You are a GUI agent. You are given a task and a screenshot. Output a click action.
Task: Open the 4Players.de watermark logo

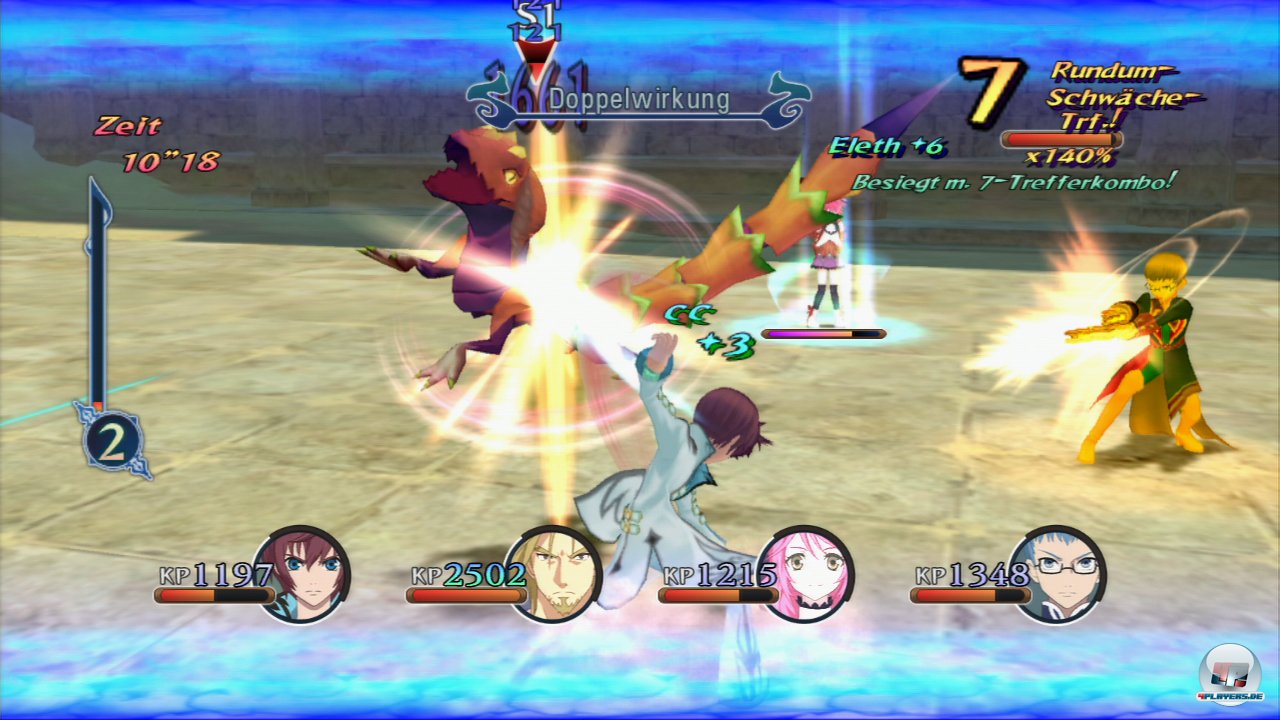tap(1229, 670)
